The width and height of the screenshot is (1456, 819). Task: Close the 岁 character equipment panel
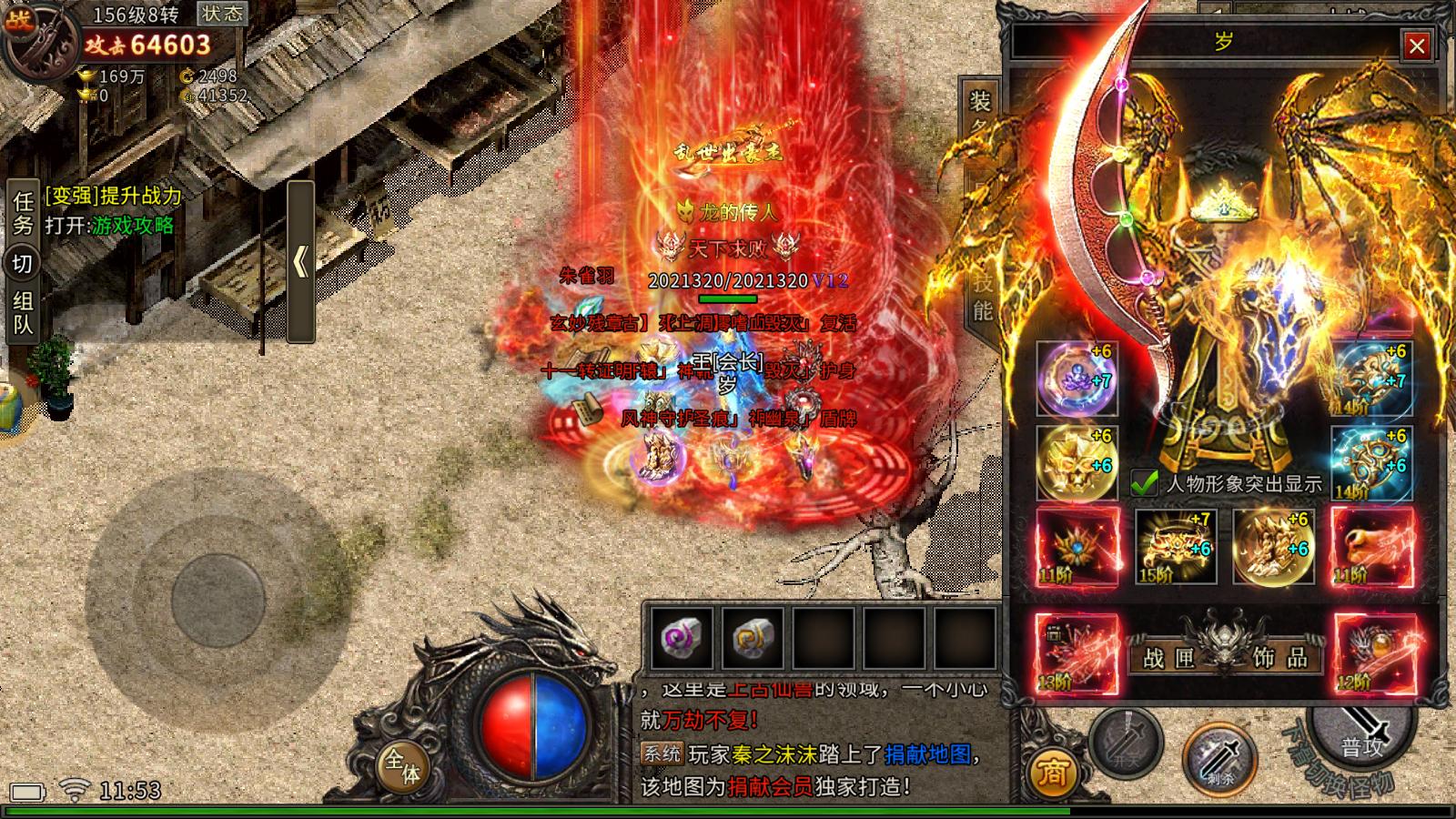(x=1416, y=45)
